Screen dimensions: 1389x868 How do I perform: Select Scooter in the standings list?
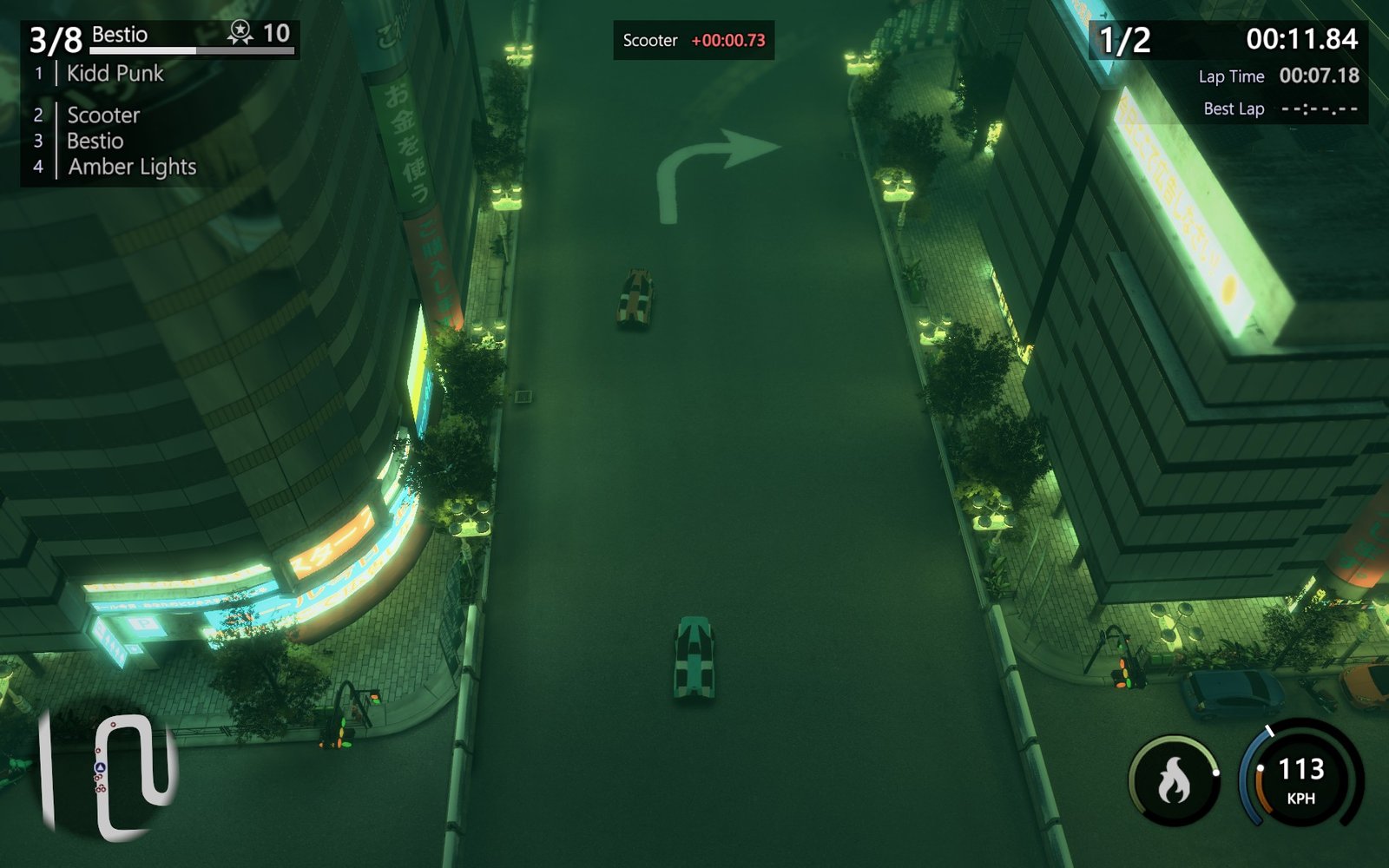[103, 115]
